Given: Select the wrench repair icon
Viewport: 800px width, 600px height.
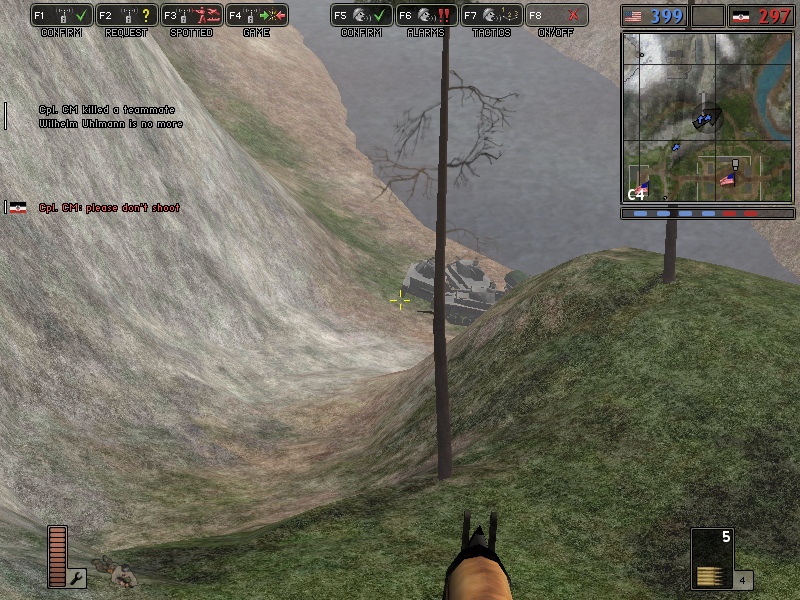Looking at the screenshot, I should [78, 577].
